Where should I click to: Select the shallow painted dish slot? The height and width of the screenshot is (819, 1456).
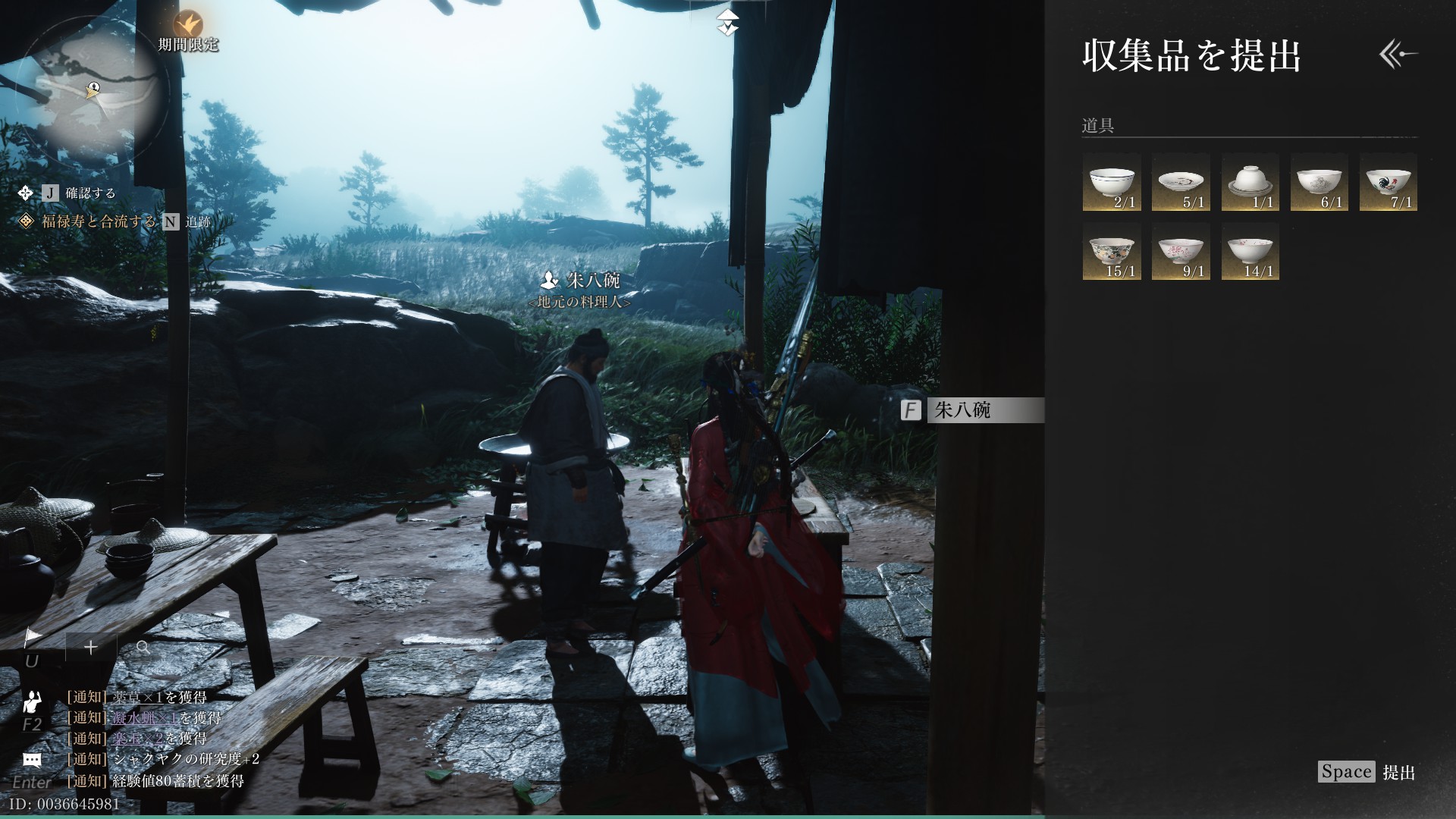(x=1181, y=183)
